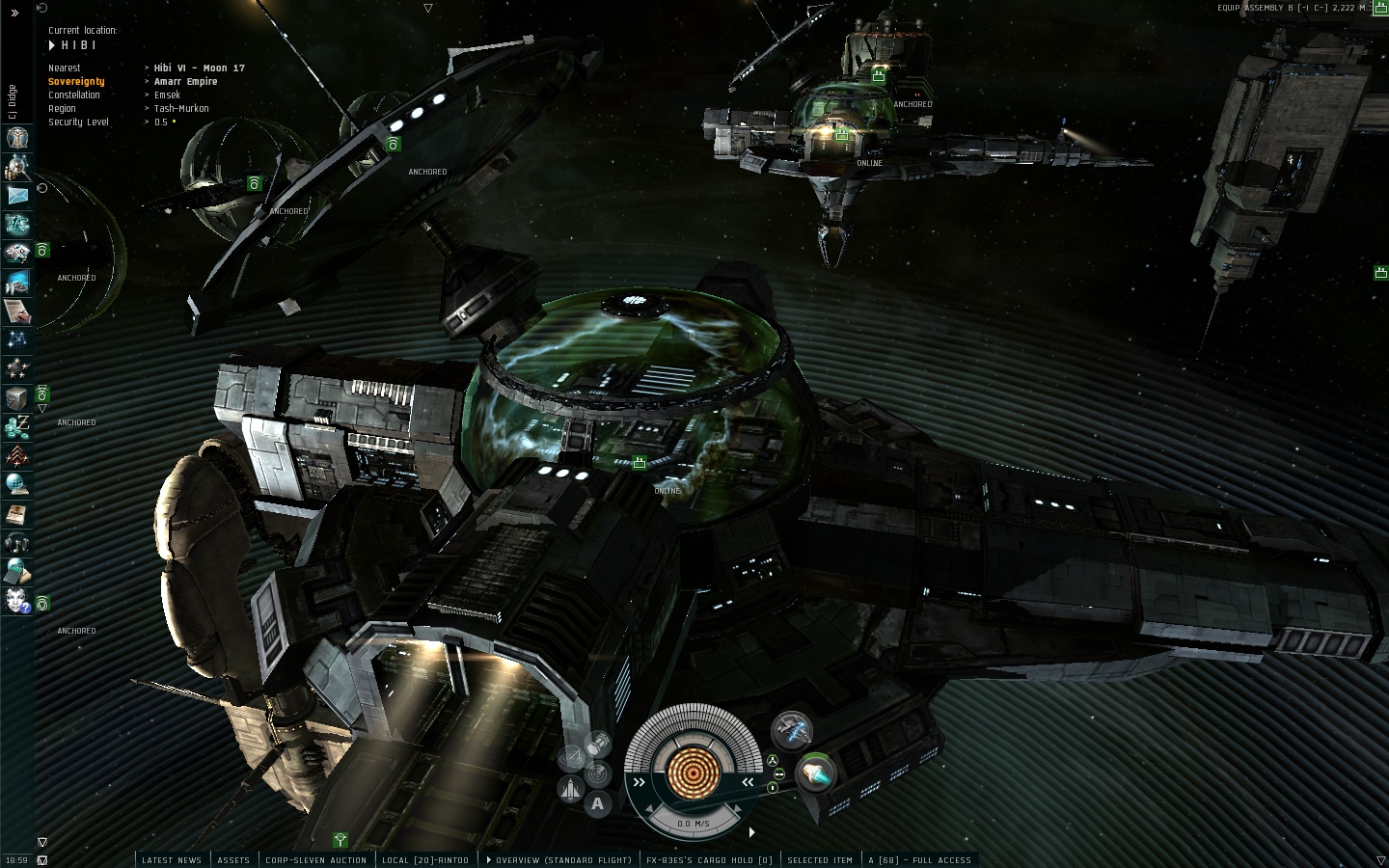Screen dimensions: 1389x868
Task: Open the Selected Item tab
Action: click(820, 860)
